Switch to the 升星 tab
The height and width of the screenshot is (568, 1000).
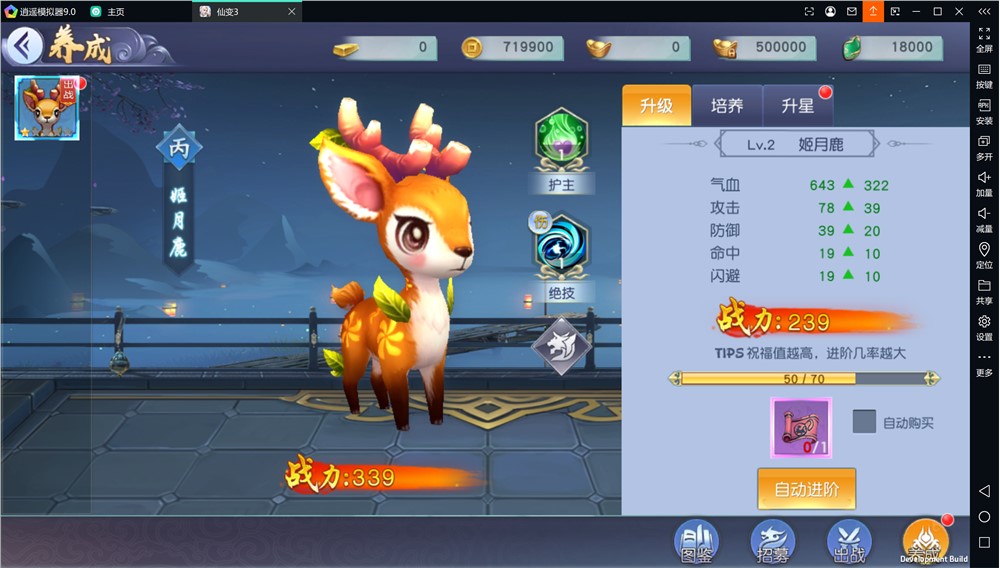(797, 106)
